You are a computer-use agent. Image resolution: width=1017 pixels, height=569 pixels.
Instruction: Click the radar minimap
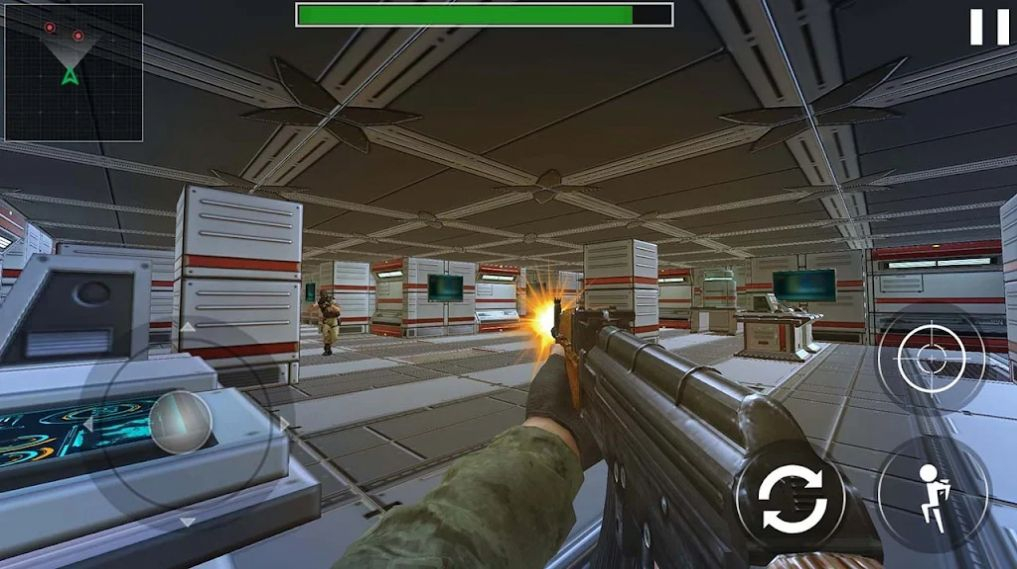pyautogui.click(x=73, y=72)
